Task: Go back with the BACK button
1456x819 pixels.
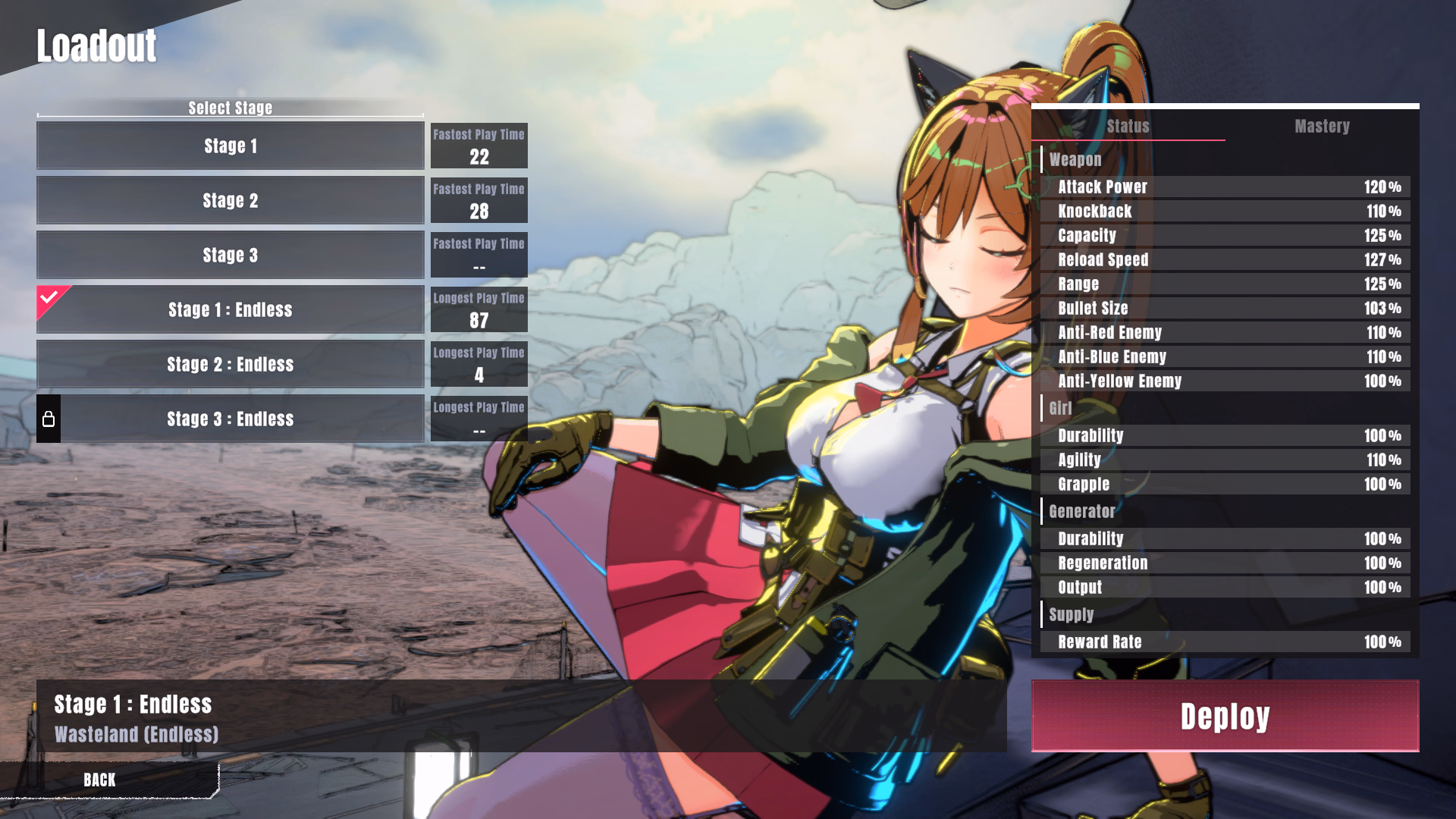Action: point(100,780)
